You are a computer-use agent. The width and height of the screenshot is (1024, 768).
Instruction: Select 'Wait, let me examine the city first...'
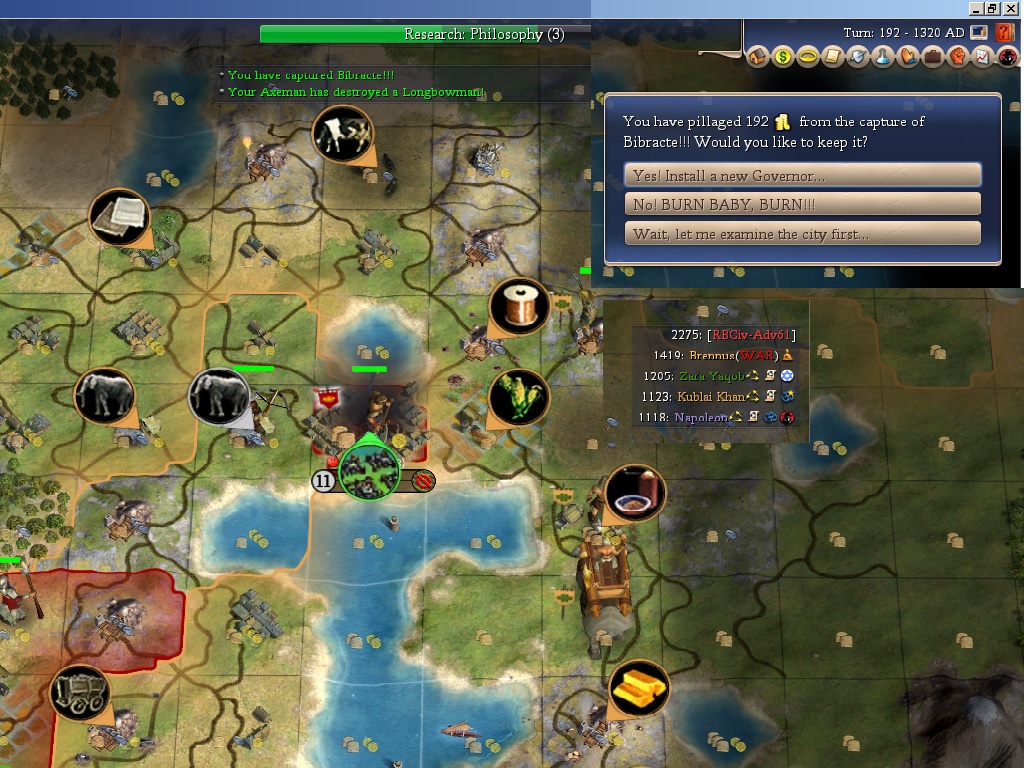tap(802, 234)
